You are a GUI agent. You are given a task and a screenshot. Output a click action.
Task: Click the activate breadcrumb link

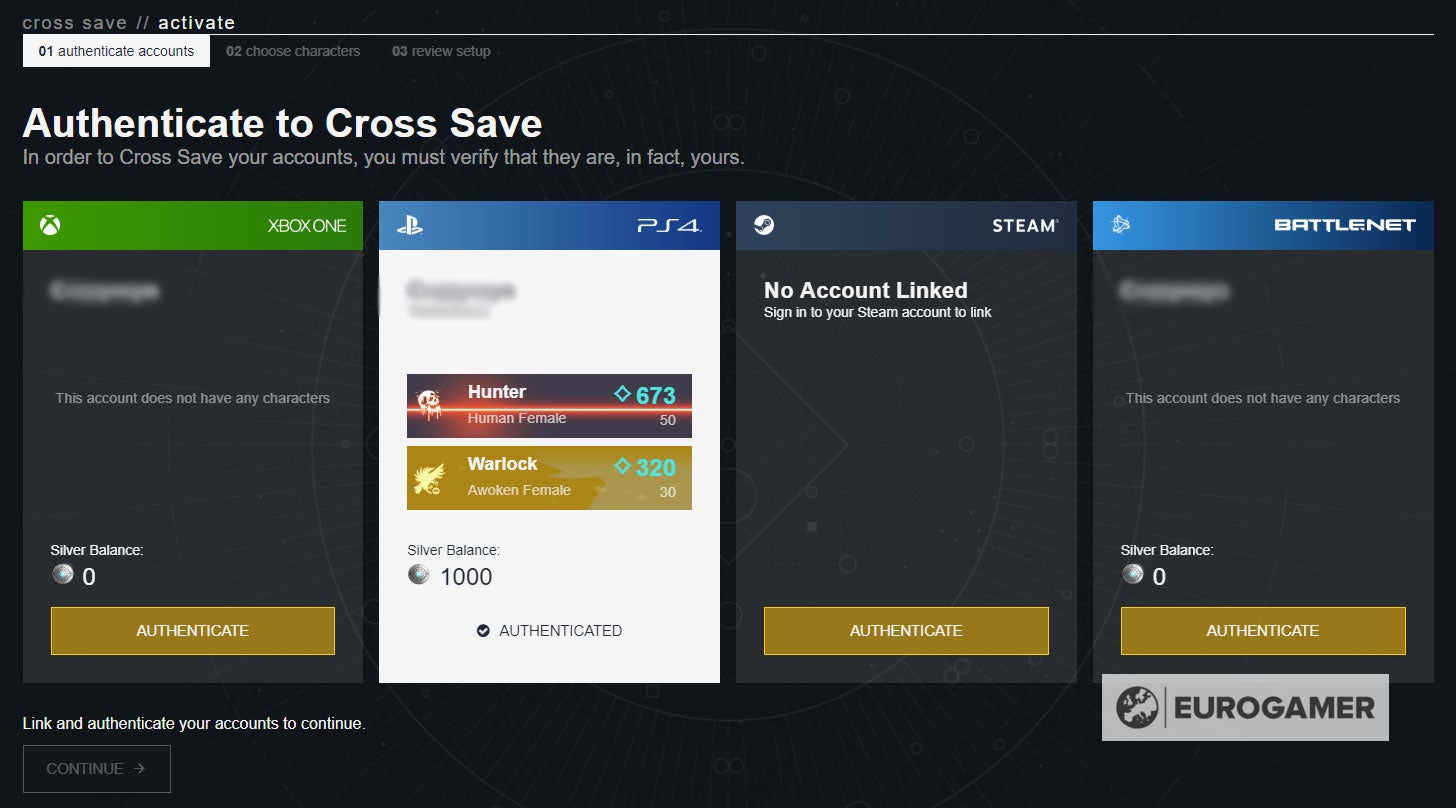click(x=196, y=21)
